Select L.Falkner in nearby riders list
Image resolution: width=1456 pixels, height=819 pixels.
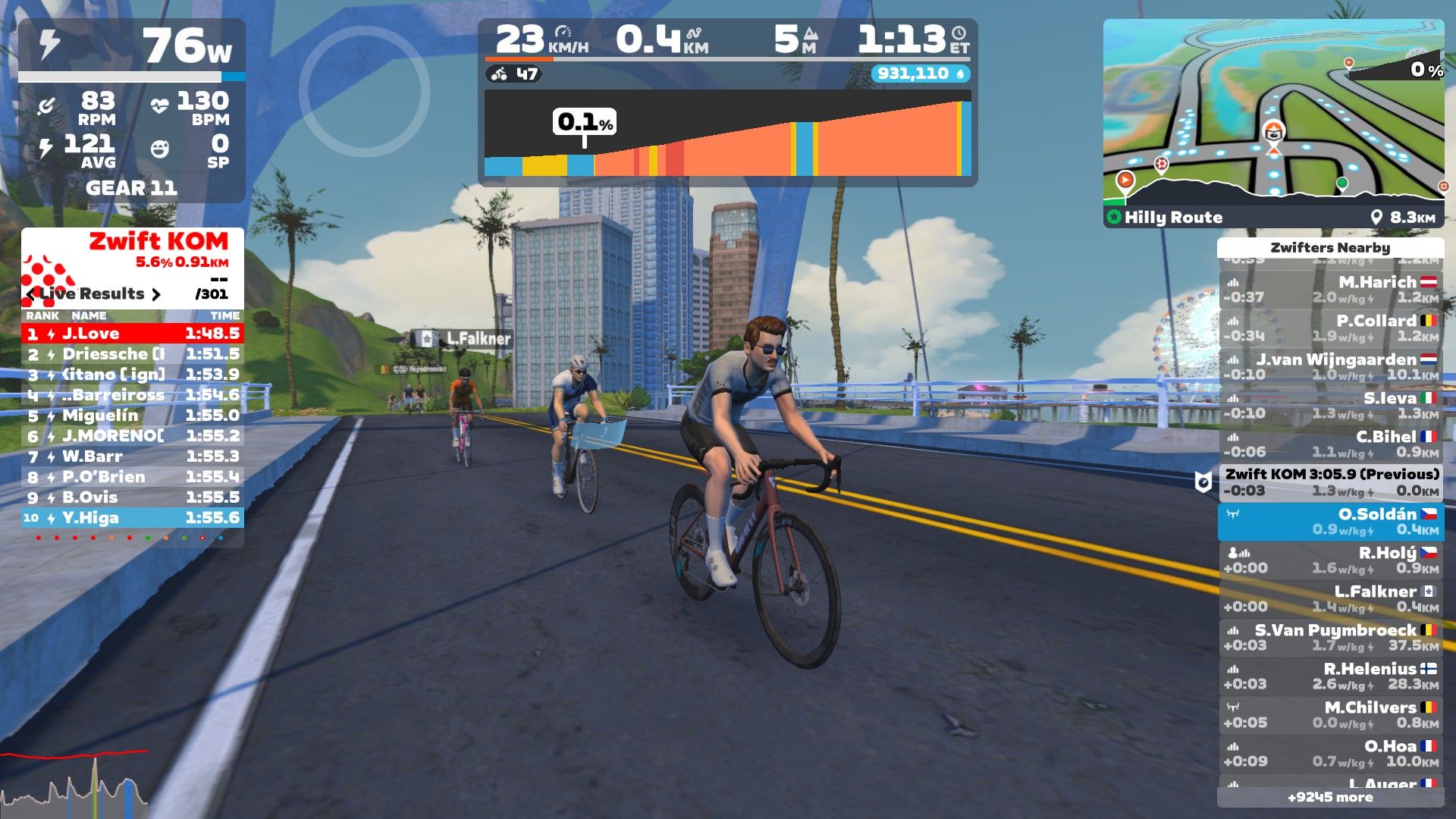(x=1331, y=598)
